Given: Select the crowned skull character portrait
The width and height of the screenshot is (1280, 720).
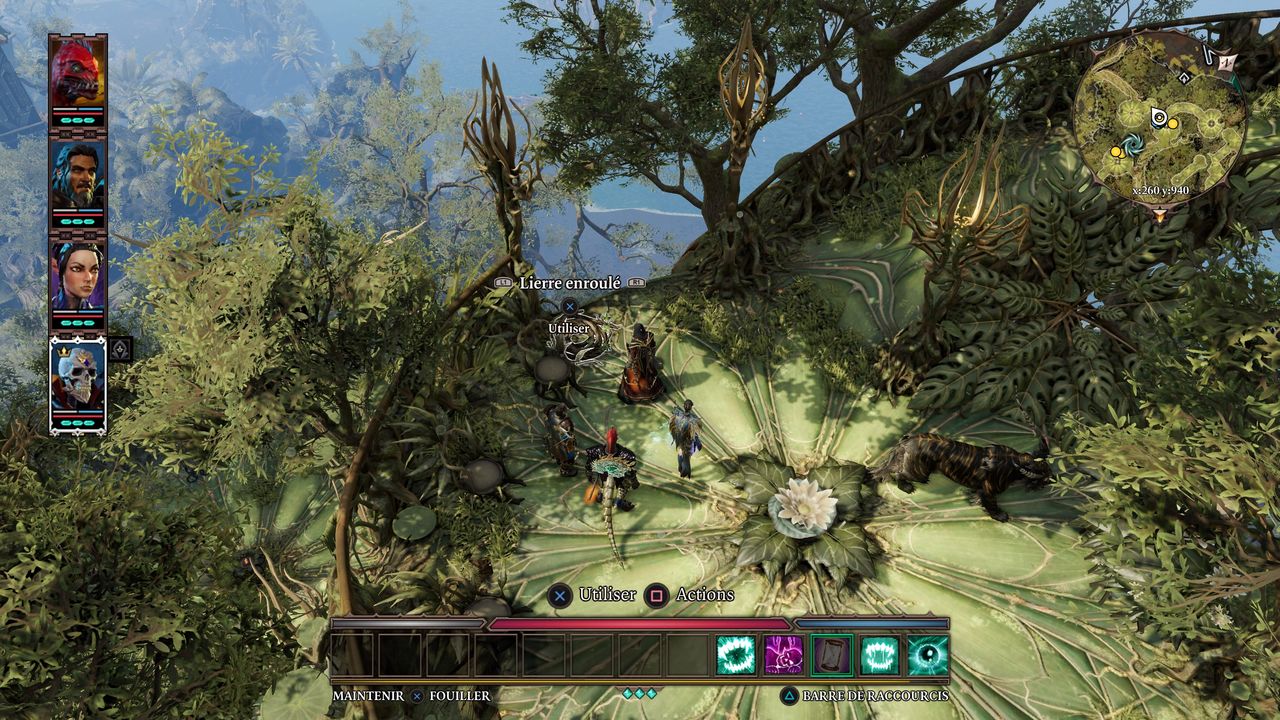Looking at the screenshot, I should (x=78, y=378).
